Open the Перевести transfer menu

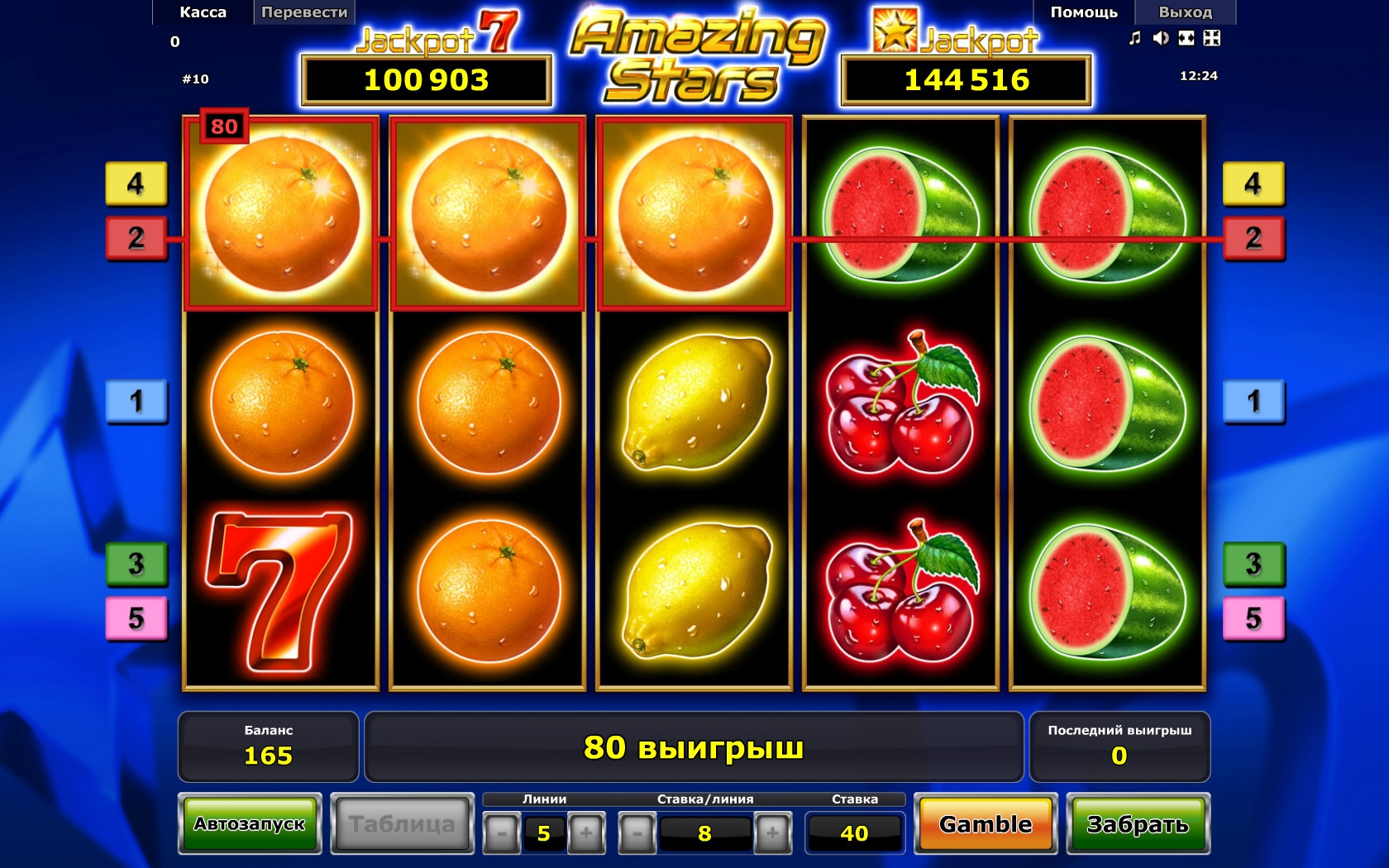point(304,12)
